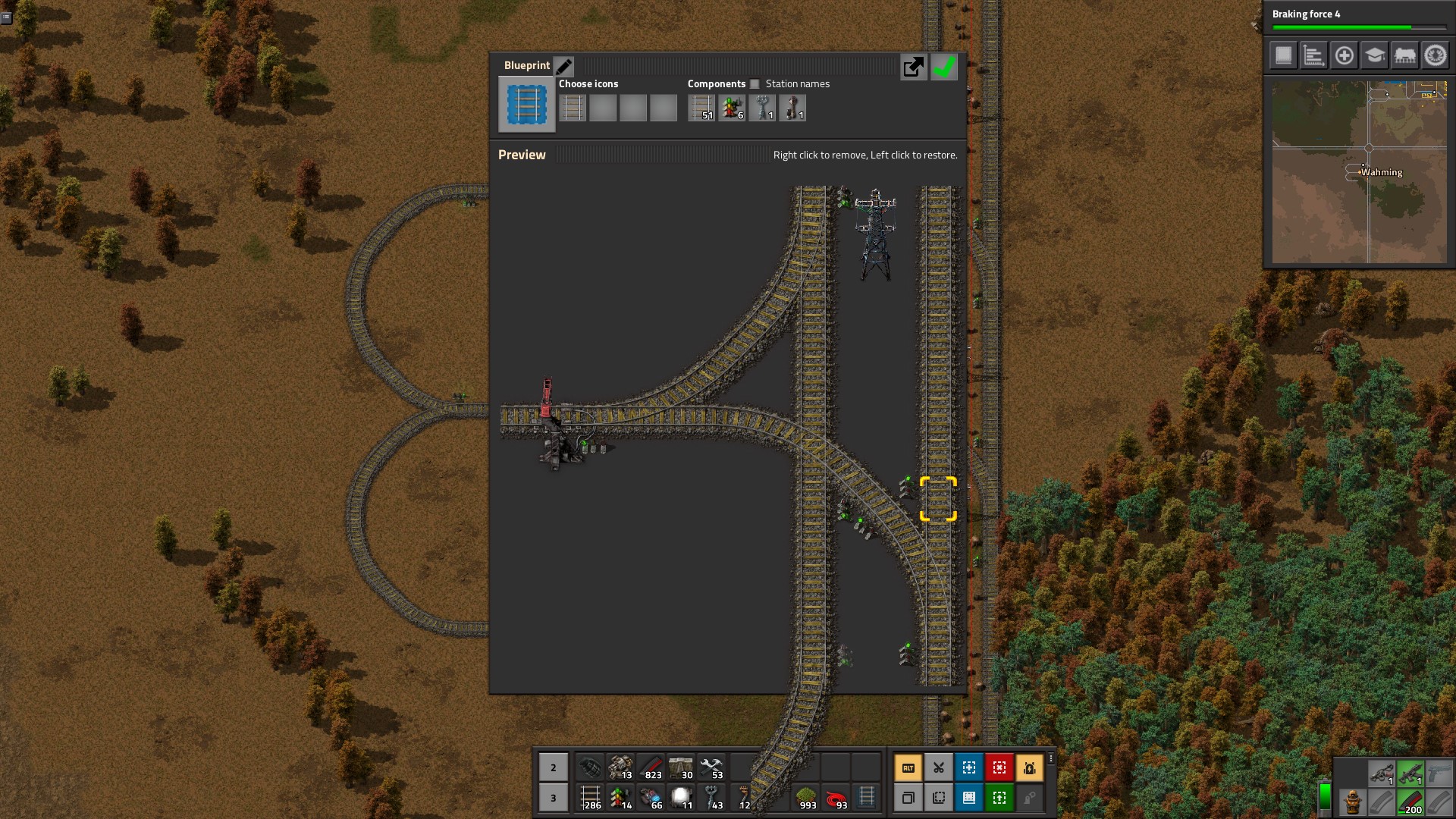Toggle ALT-mode entity info display
The image size is (1456, 819).
pyautogui.click(x=908, y=767)
